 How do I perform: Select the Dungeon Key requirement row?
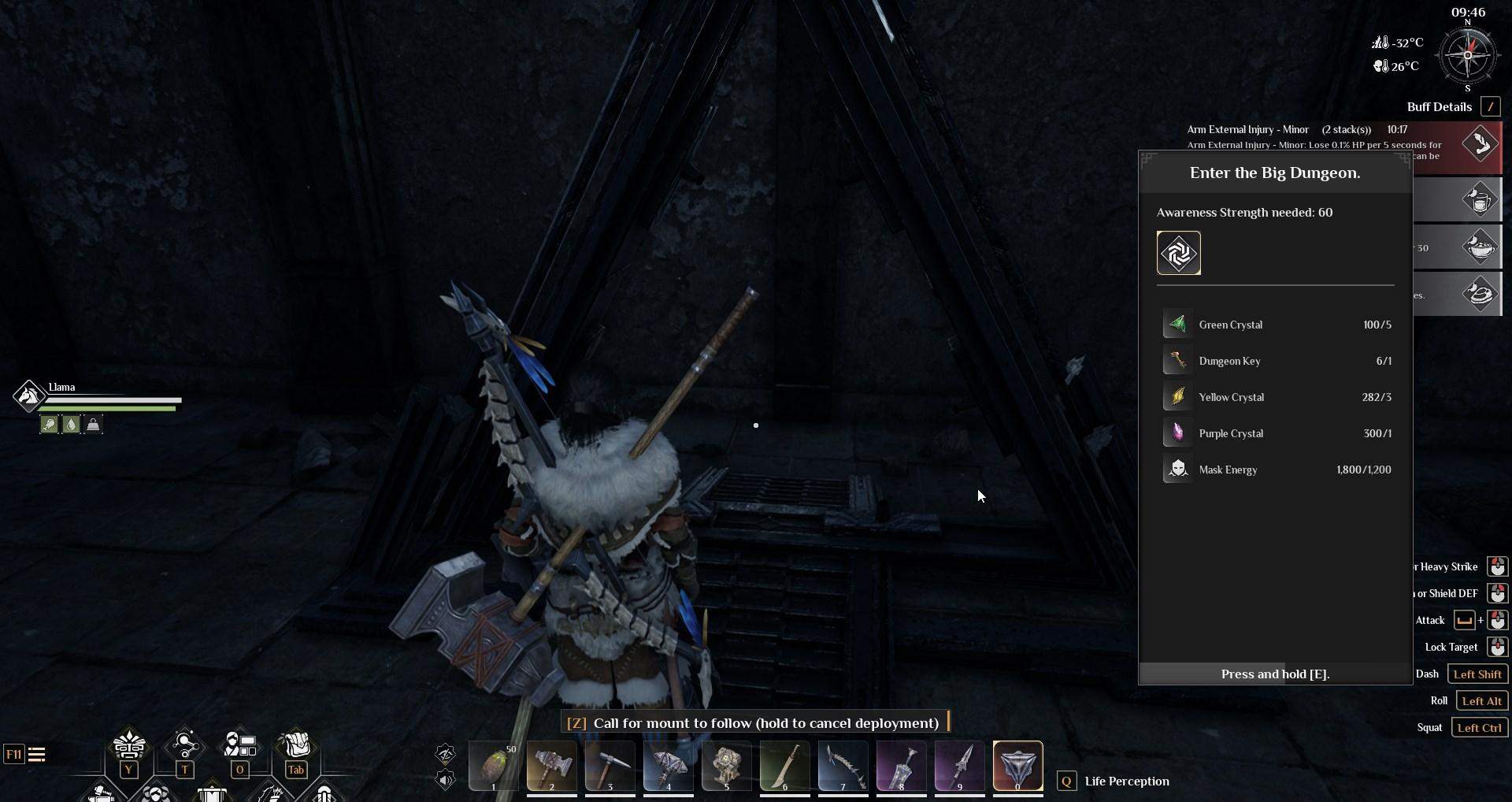tap(1276, 361)
